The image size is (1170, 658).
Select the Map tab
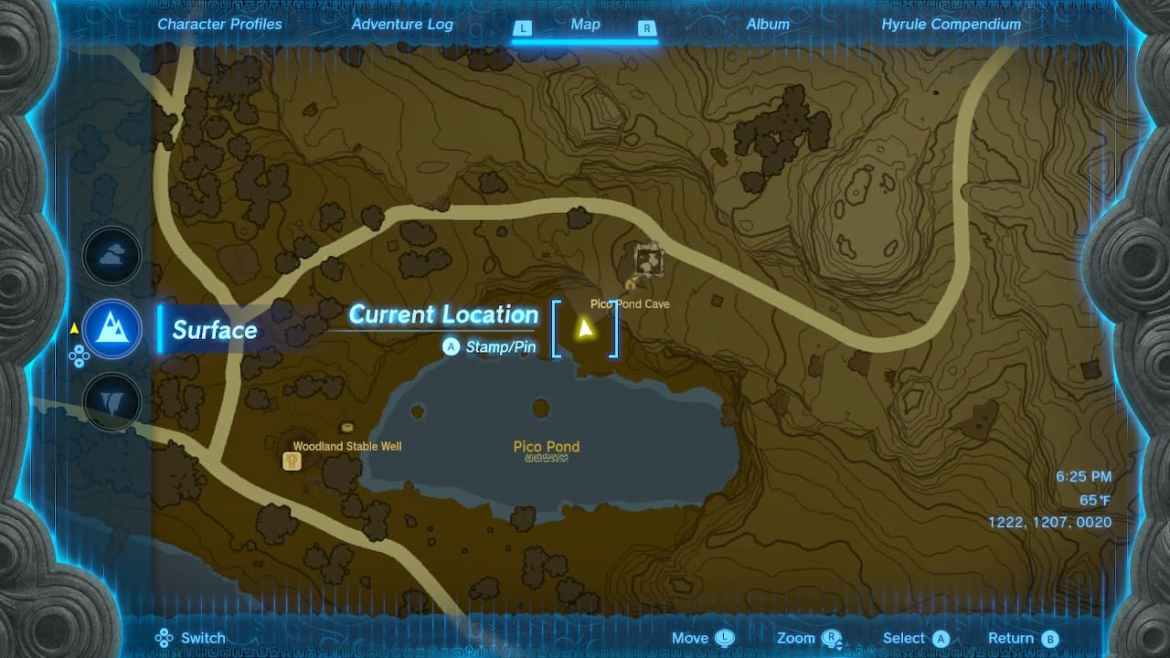(x=585, y=24)
